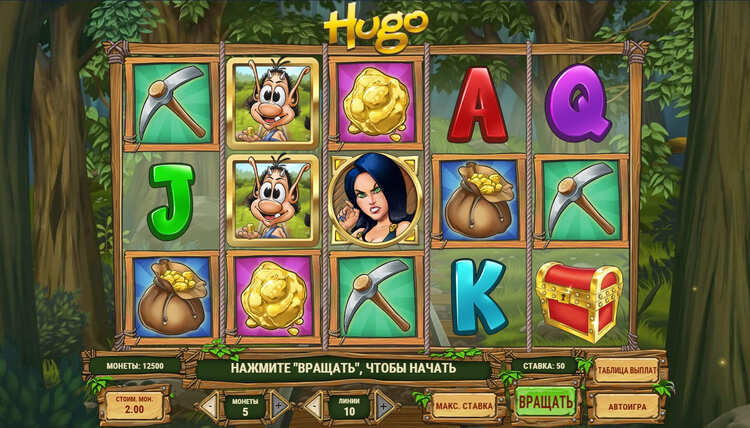Viewport: 750px width, 428px height.
Task: Start autoplay with the АВТОИГРА button
Action: [x=627, y=406]
